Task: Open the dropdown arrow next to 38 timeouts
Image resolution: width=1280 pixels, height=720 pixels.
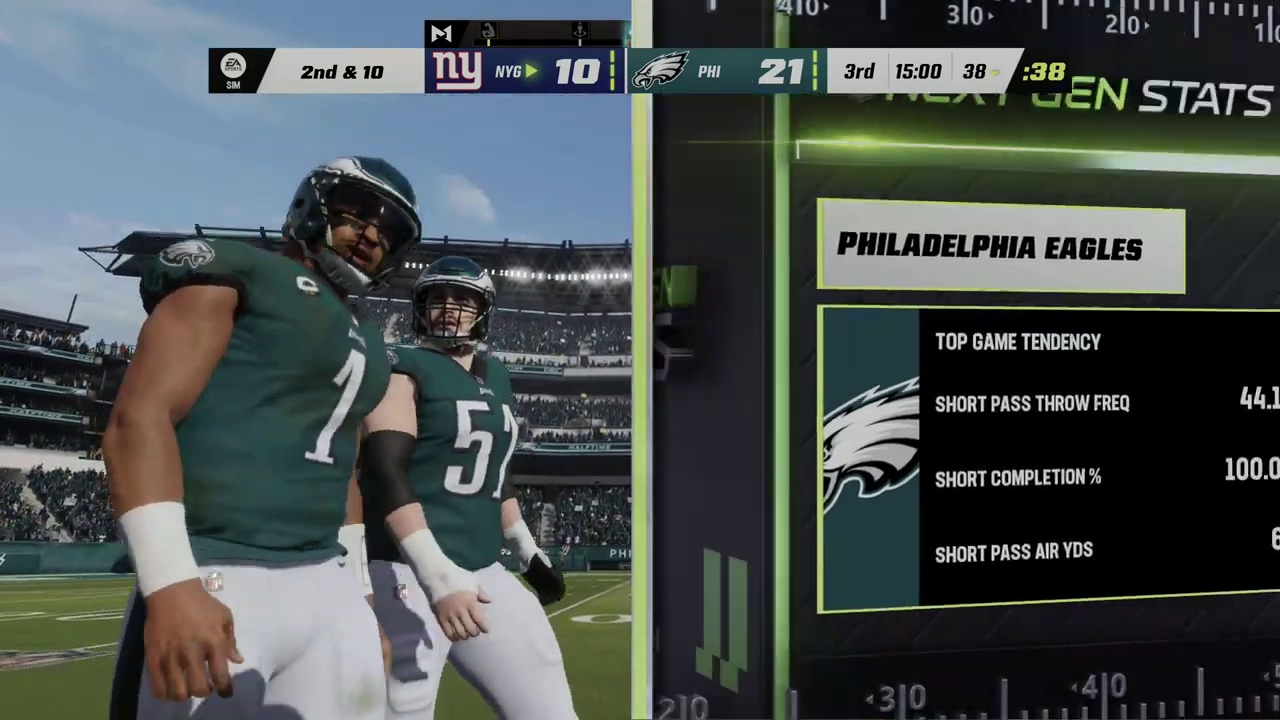Action: tap(992, 73)
